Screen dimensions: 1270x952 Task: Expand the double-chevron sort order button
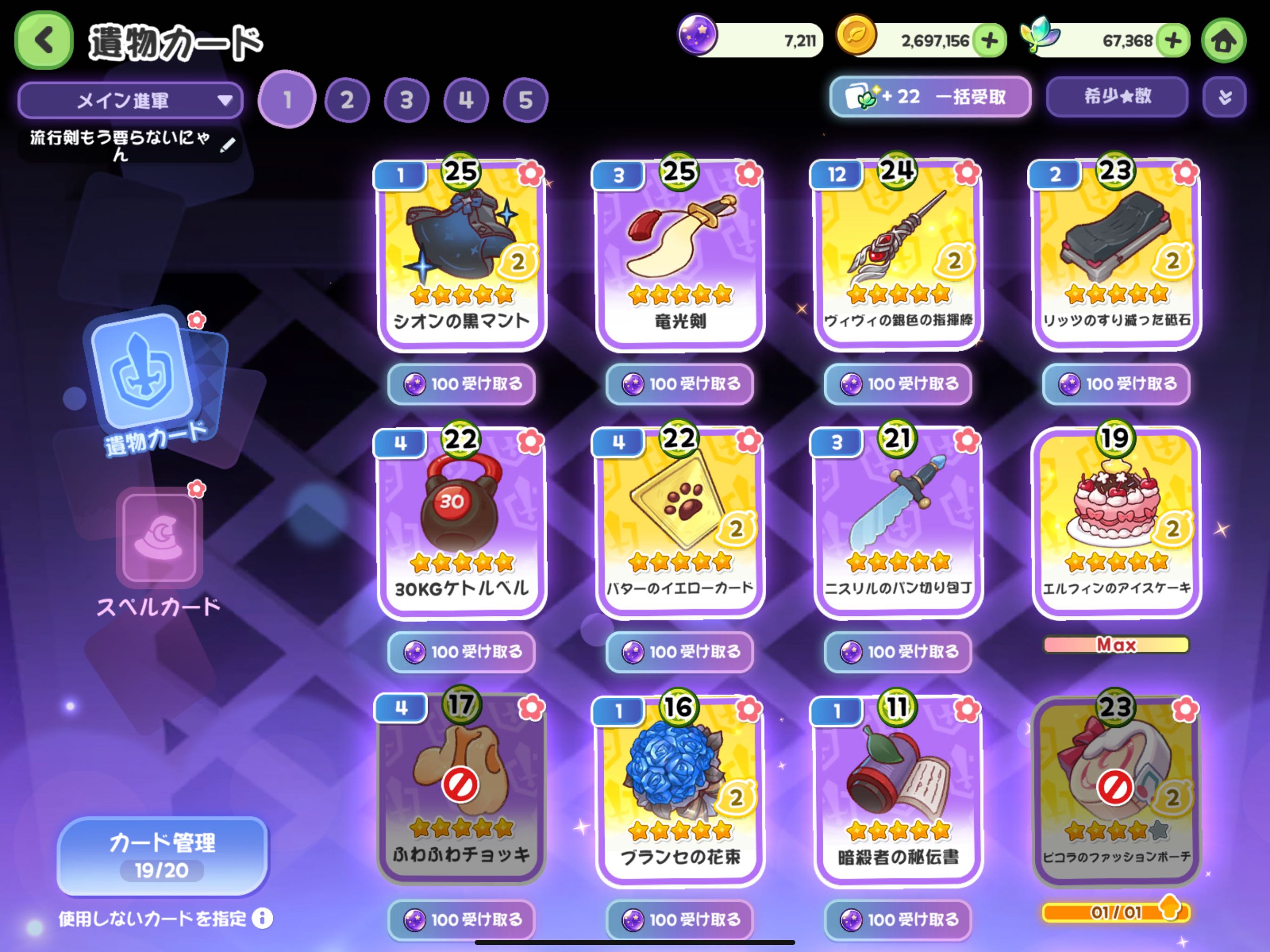pos(1224,97)
